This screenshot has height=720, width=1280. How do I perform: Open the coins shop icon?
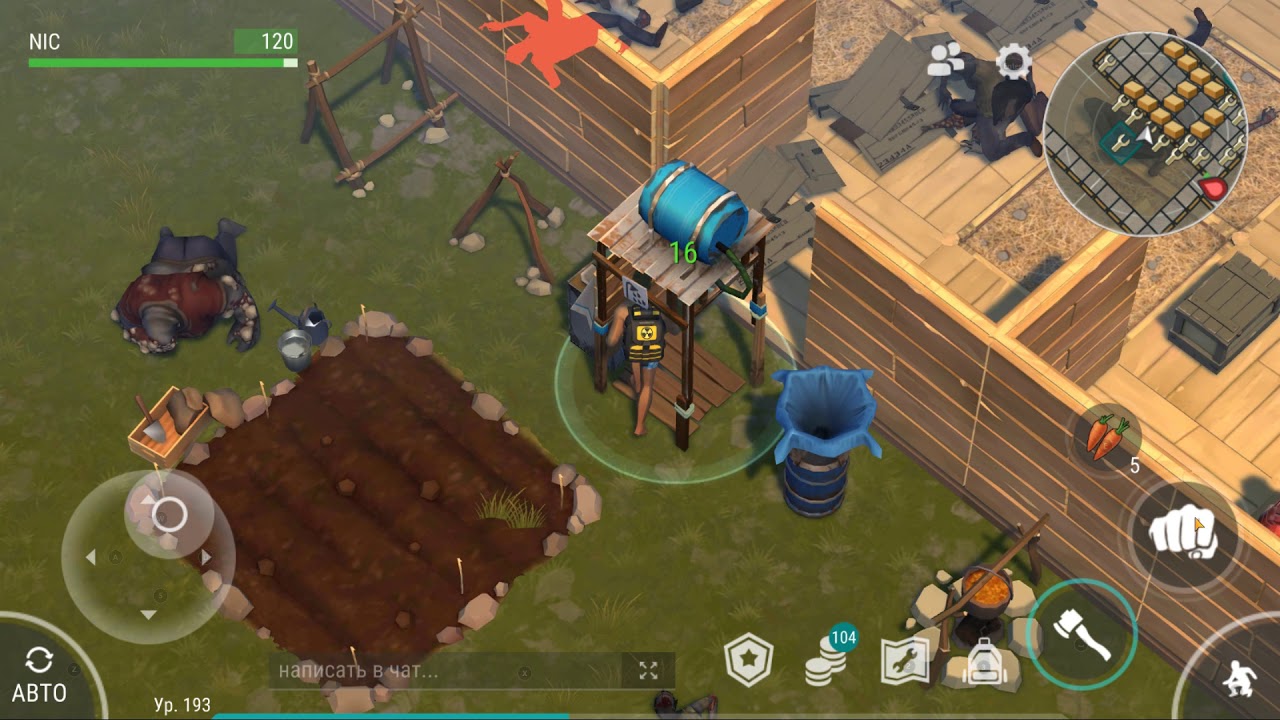click(x=827, y=659)
